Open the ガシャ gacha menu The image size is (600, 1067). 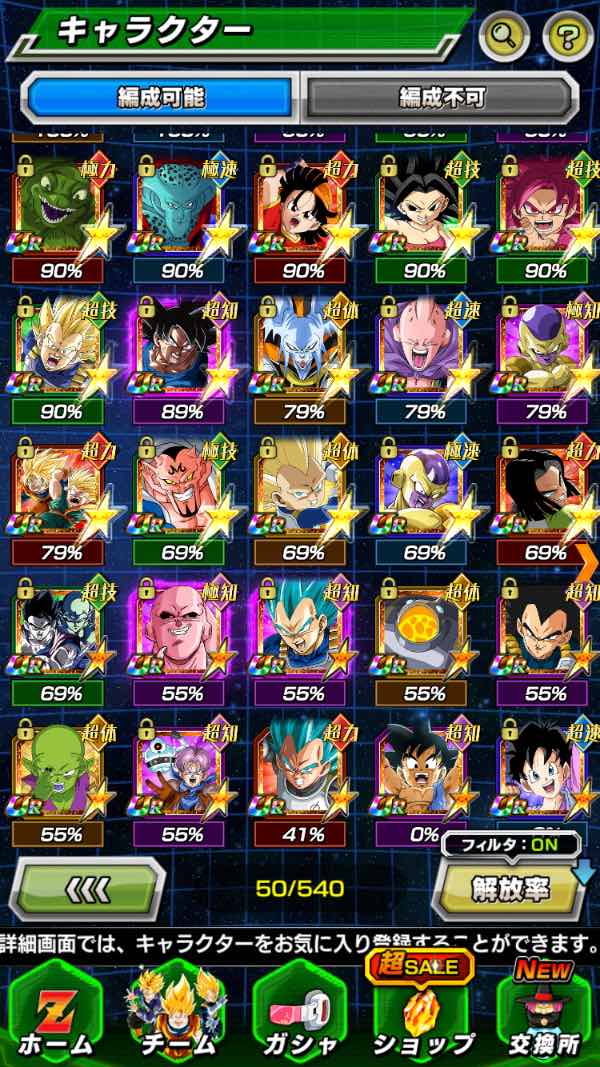click(298, 1012)
